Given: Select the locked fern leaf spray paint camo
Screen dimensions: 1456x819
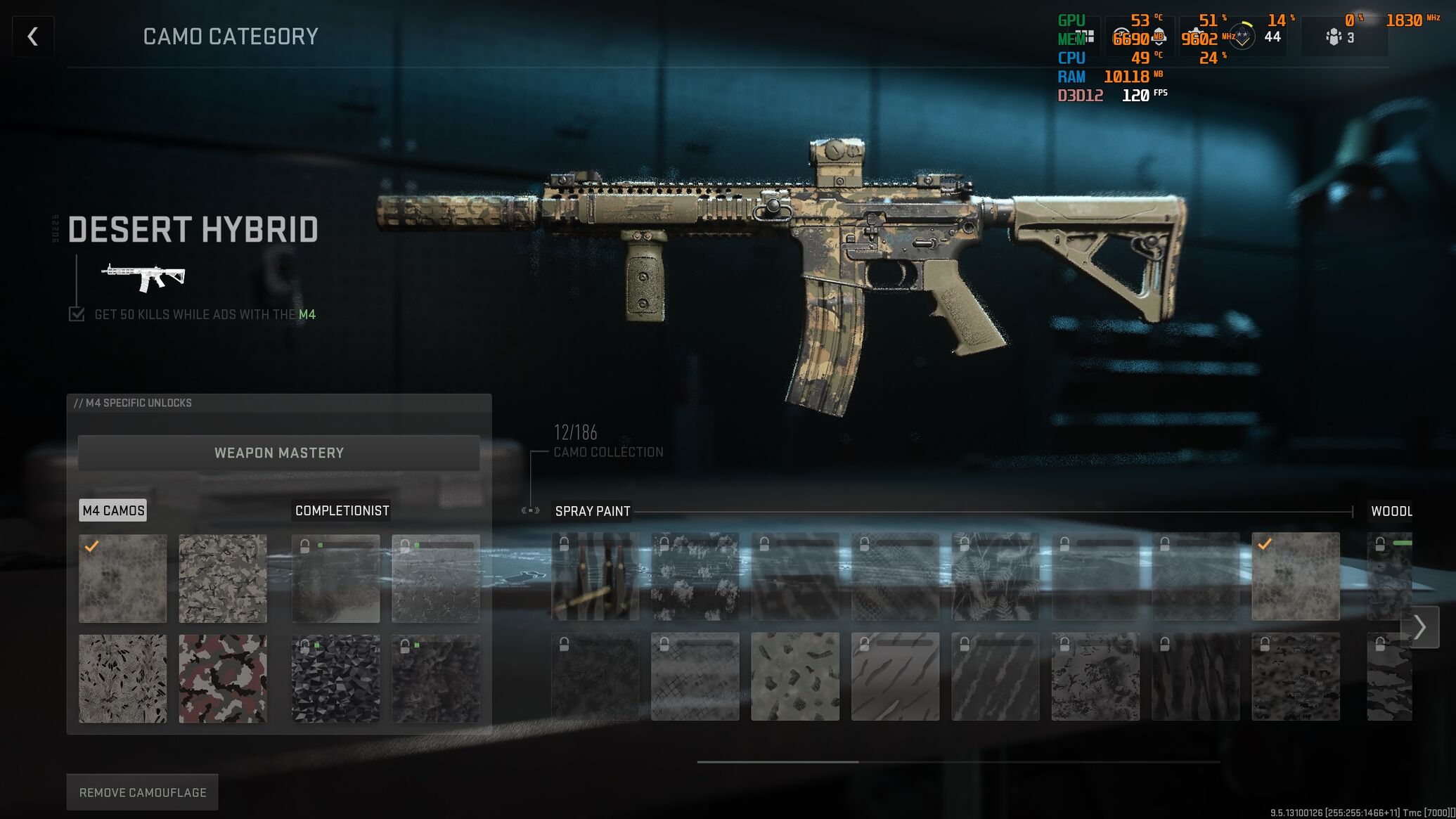Looking at the screenshot, I should click(995, 576).
